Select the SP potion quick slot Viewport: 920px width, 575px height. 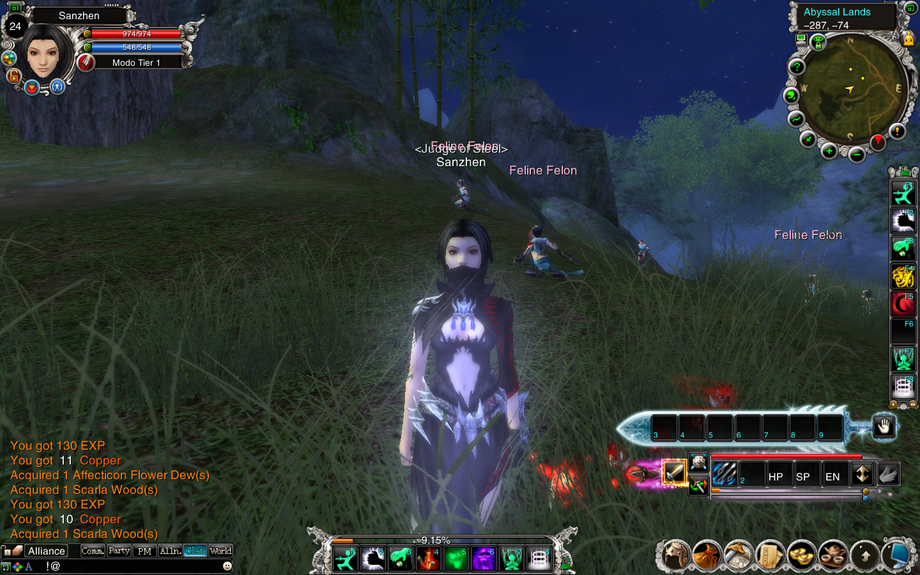point(803,477)
